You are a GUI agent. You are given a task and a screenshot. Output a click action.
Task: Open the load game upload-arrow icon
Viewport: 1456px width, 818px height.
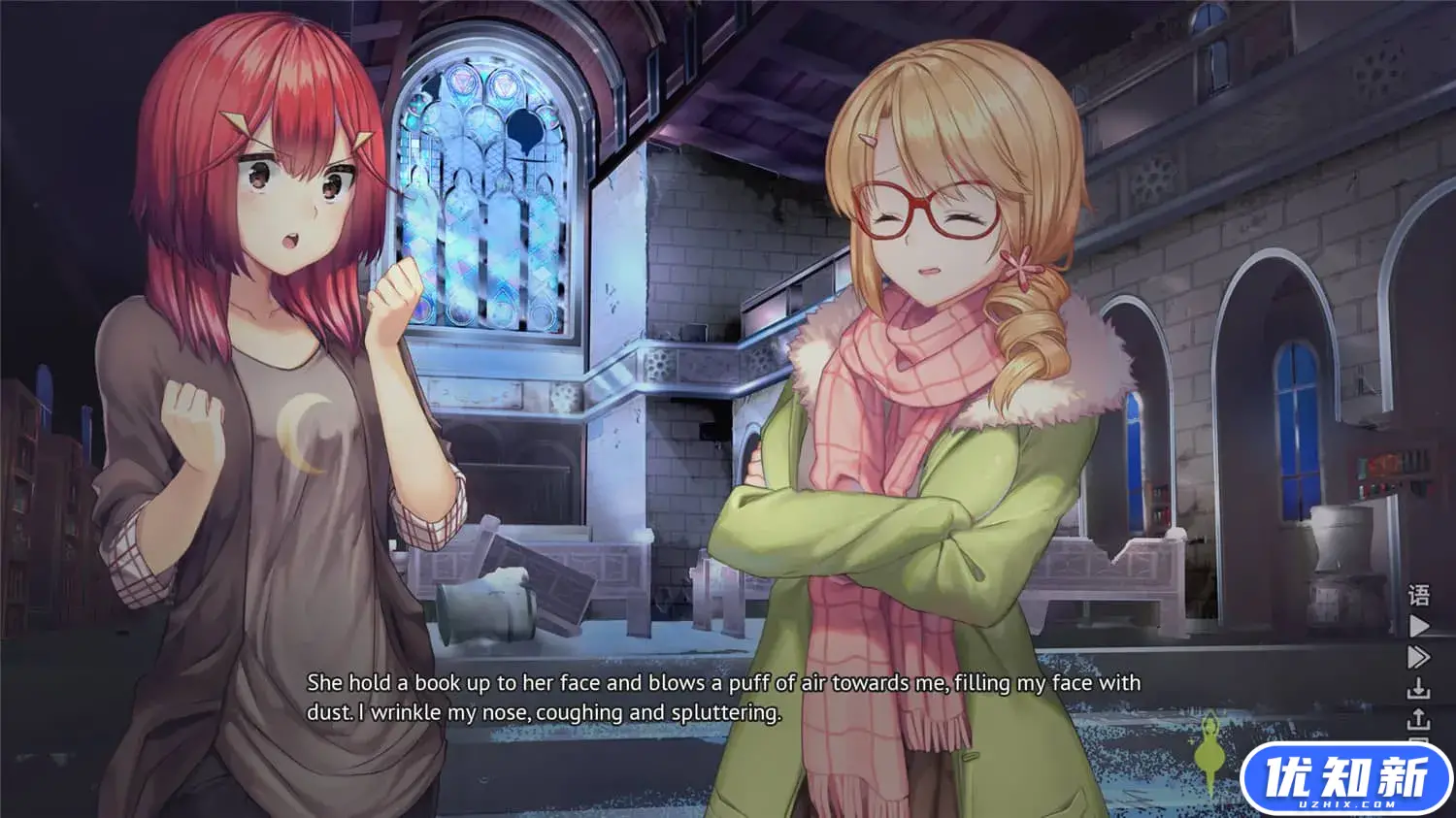click(1418, 719)
